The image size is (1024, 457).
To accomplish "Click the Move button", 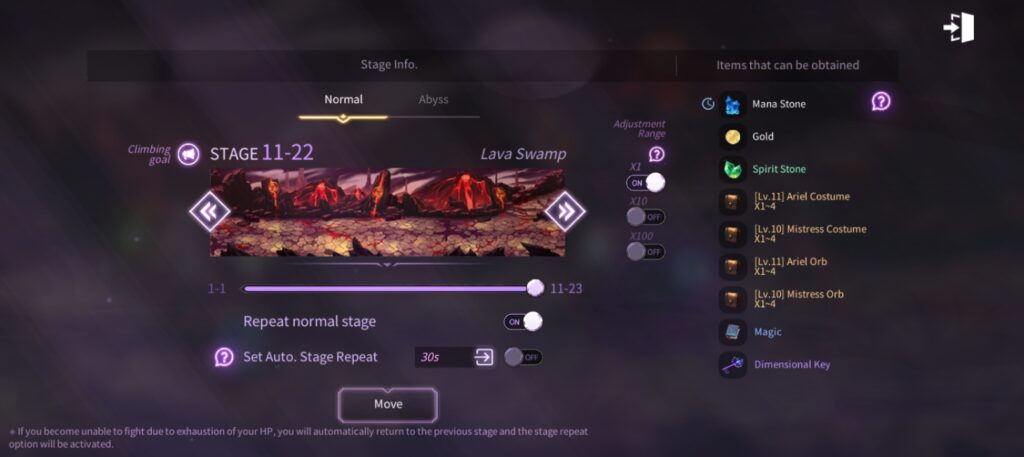I will coord(387,404).
